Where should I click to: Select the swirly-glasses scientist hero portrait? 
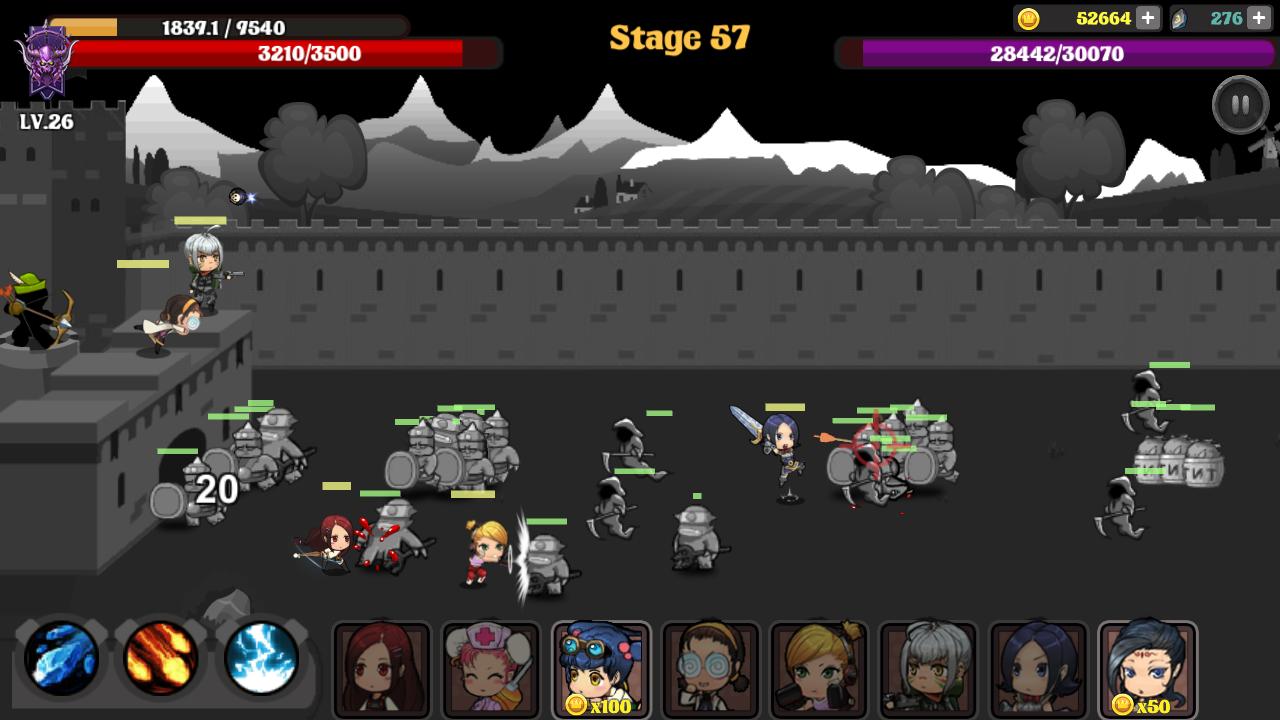tap(709, 668)
